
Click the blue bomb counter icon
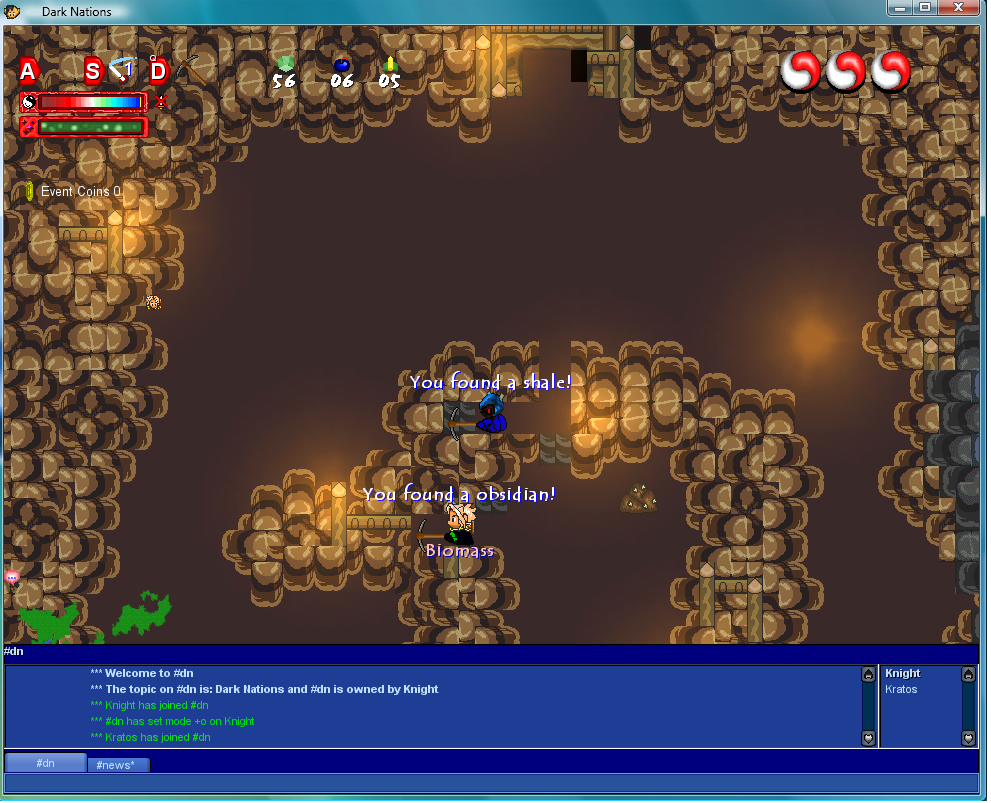[341, 65]
